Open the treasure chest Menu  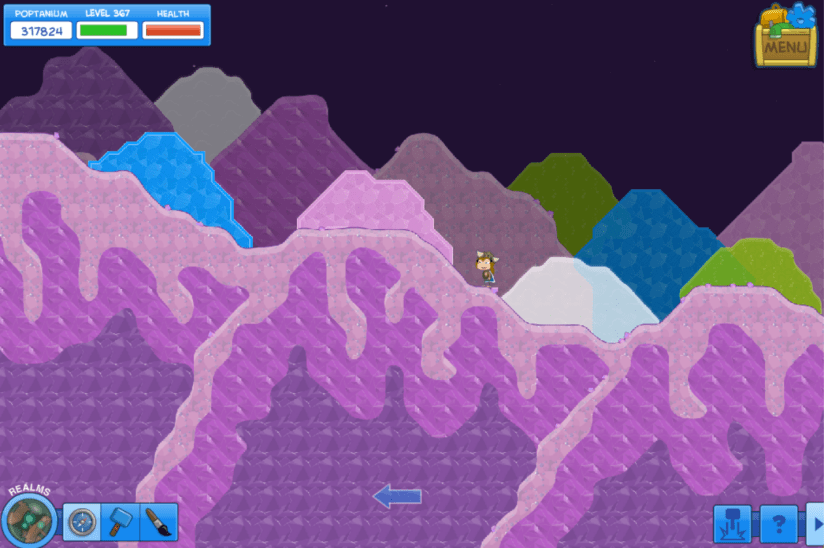pyautogui.click(x=786, y=37)
